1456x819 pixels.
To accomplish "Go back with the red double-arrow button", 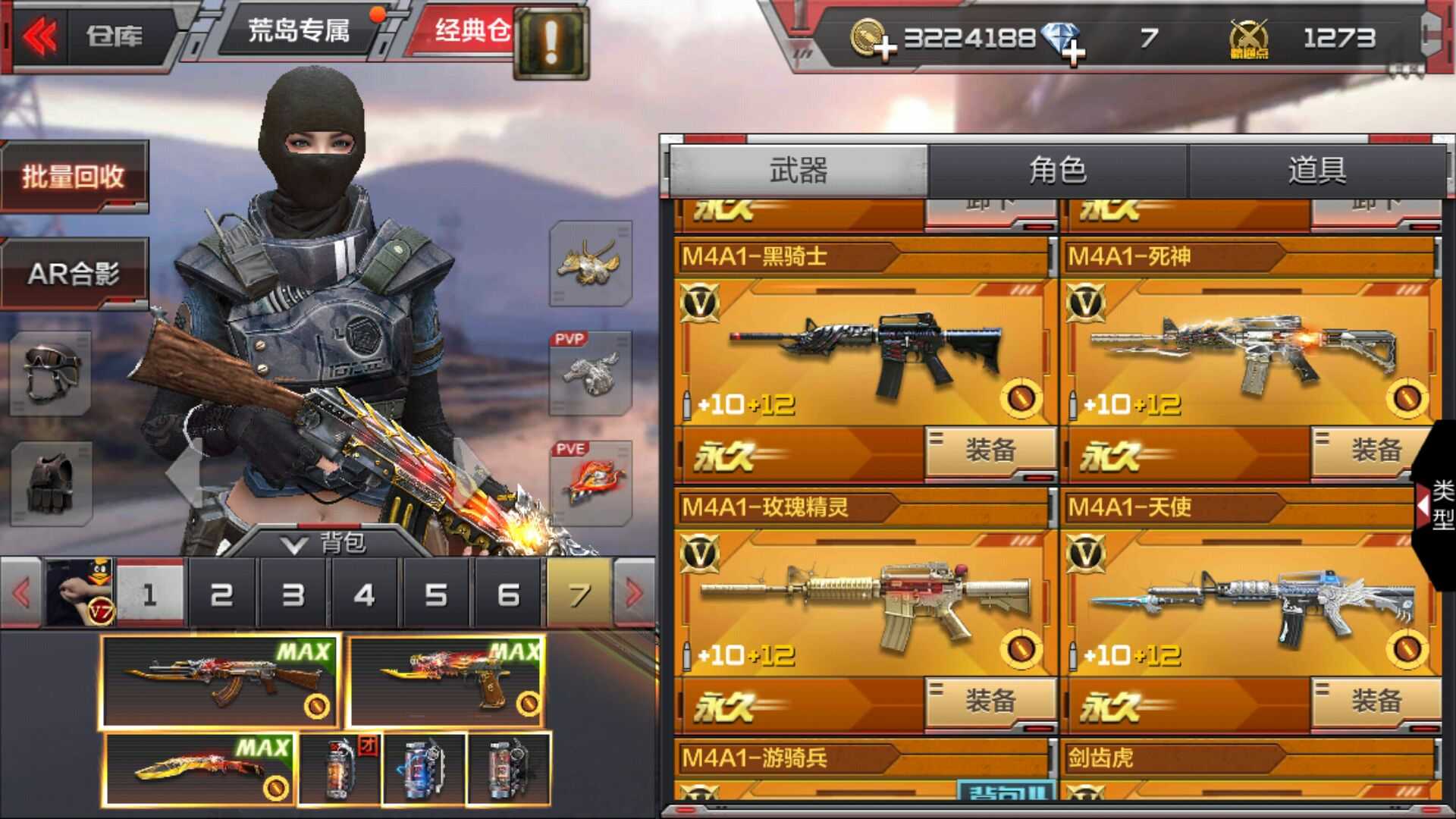I will click(39, 36).
